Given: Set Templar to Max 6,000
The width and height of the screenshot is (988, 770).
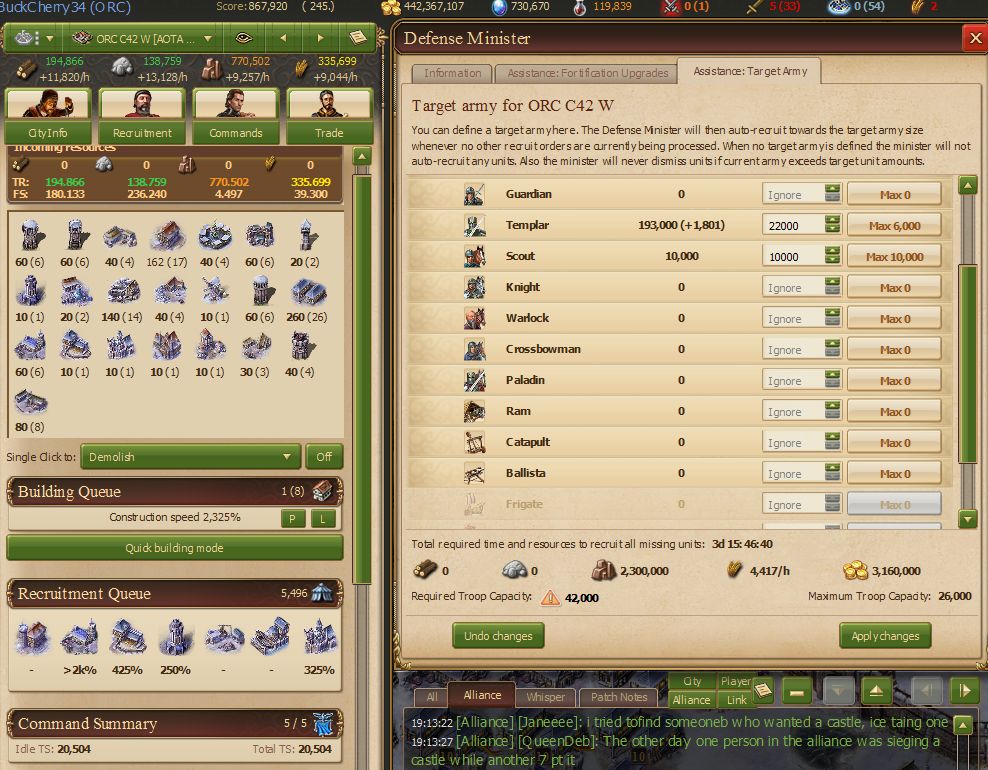Looking at the screenshot, I should tap(894, 226).
